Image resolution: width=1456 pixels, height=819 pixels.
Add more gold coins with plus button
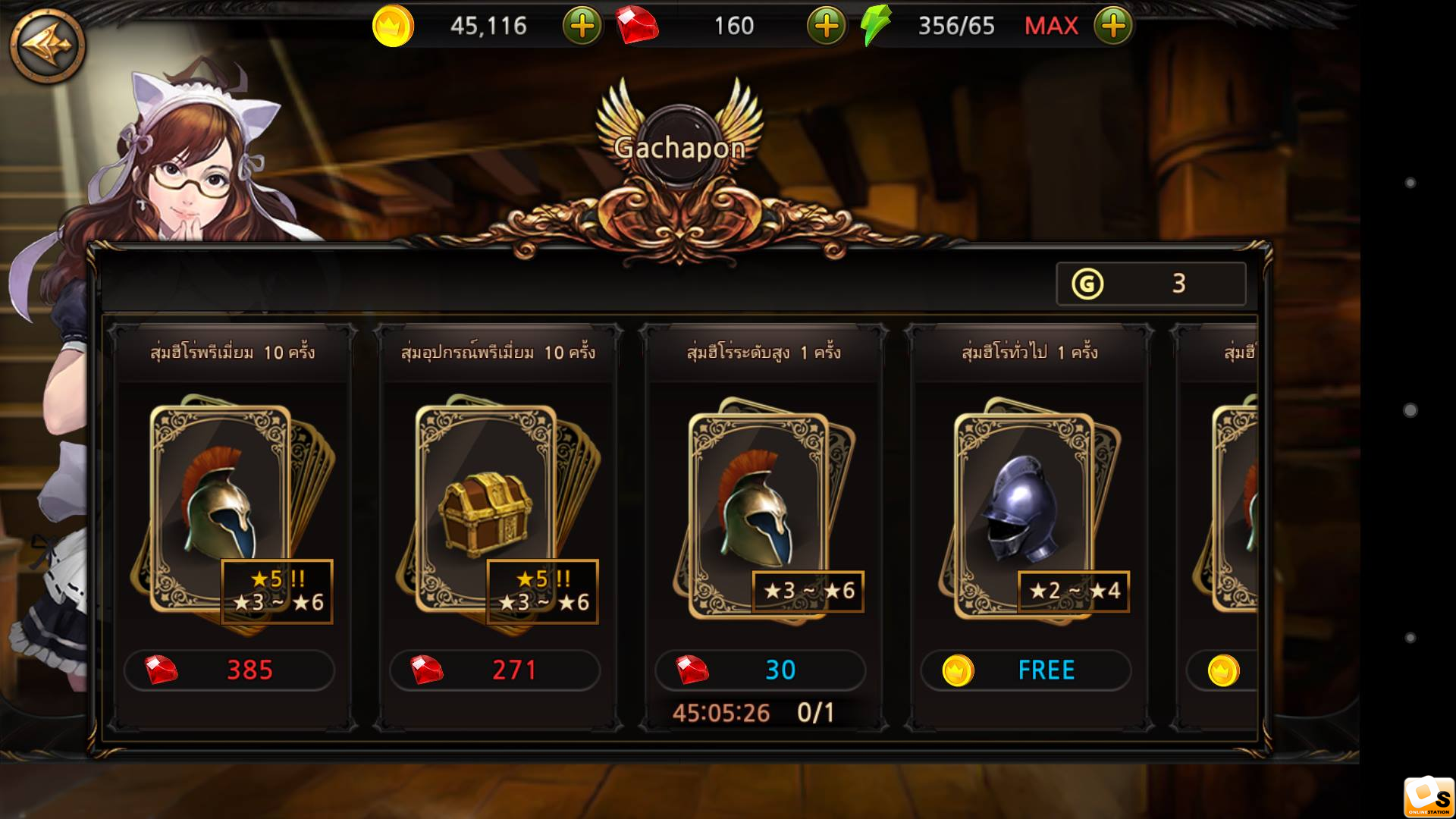(x=582, y=26)
